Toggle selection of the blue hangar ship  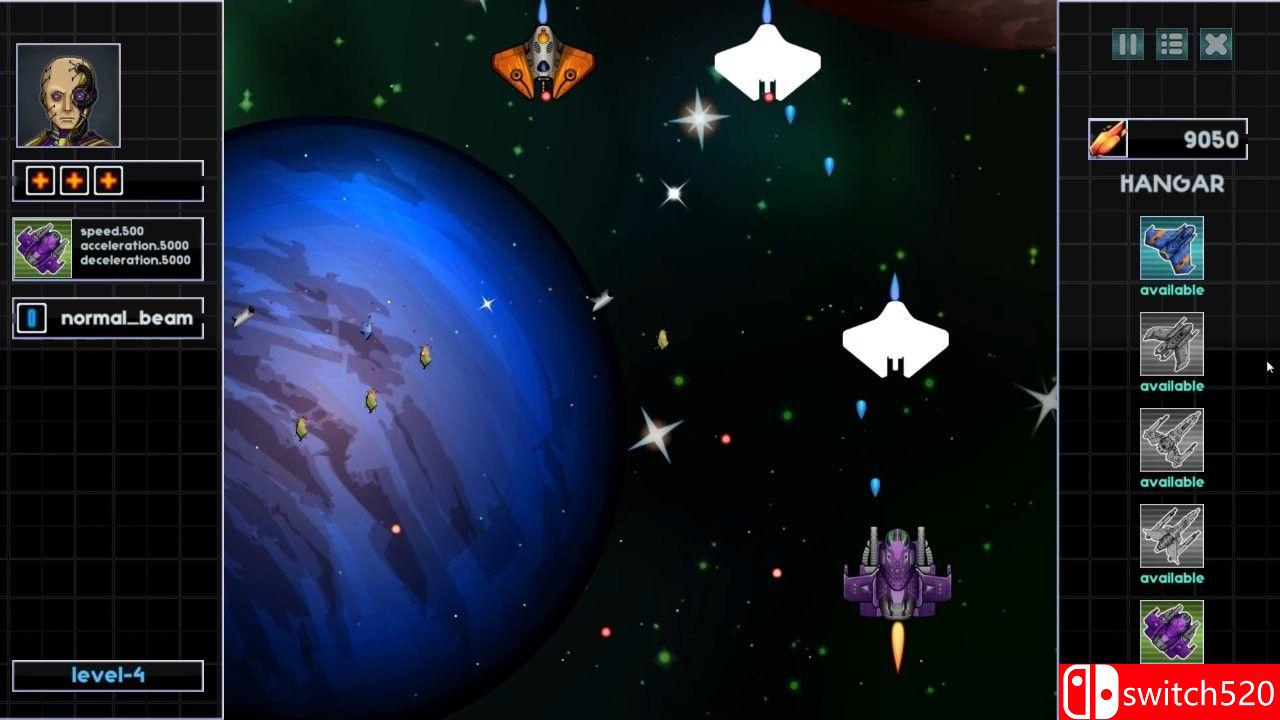coord(1171,250)
